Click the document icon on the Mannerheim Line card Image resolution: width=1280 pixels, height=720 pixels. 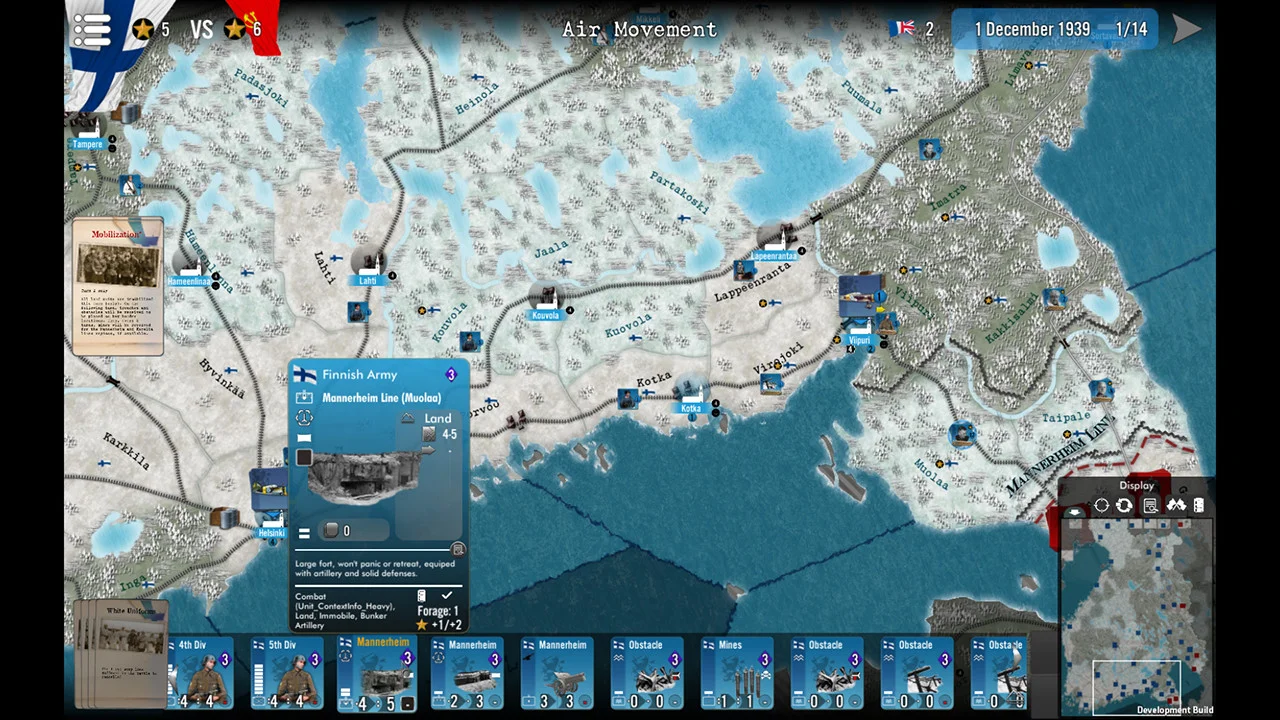click(457, 549)
